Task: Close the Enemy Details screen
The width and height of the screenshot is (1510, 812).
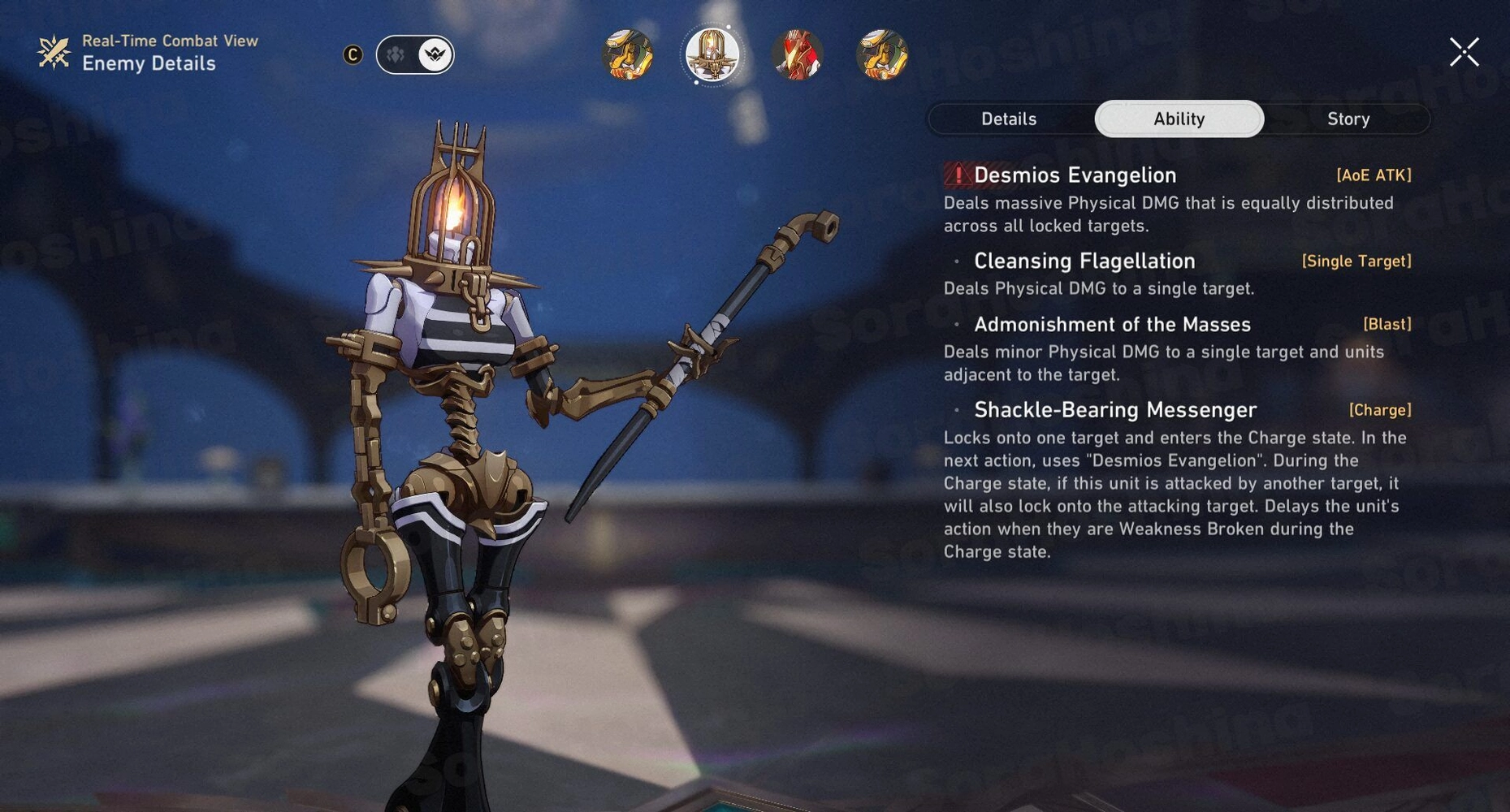Action: [x=1464, y=52]
